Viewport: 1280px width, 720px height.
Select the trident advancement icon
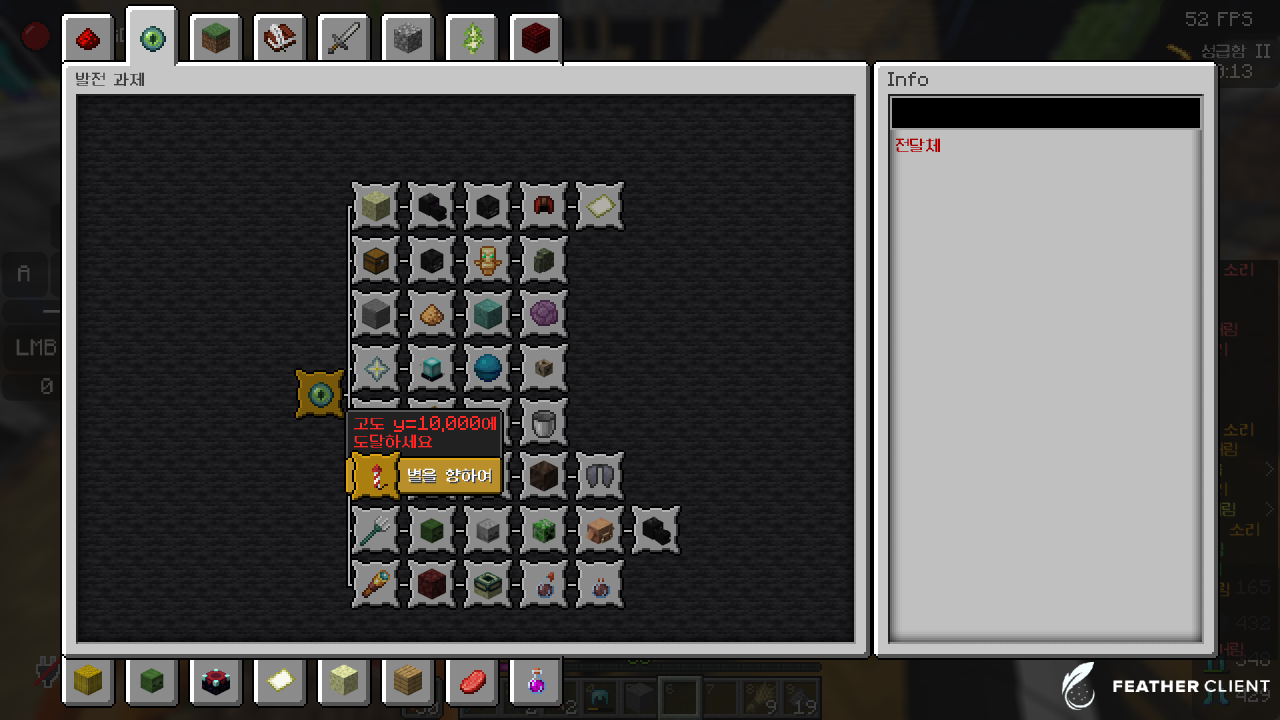pos(376,530)
